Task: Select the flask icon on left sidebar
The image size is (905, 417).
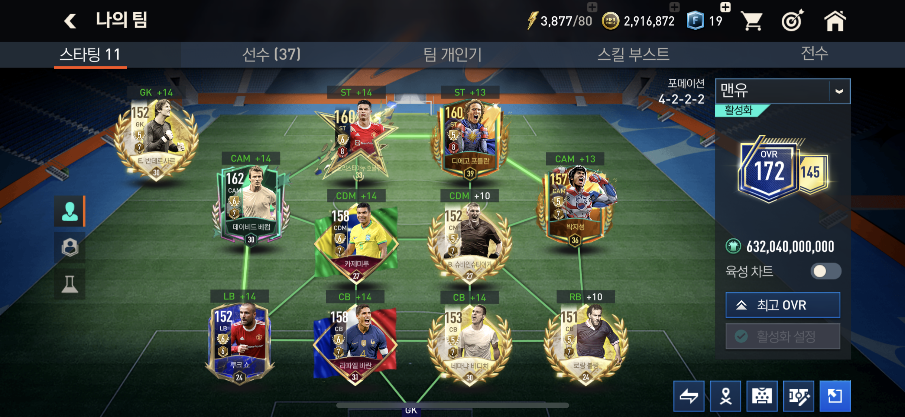Action: (70, 283)
